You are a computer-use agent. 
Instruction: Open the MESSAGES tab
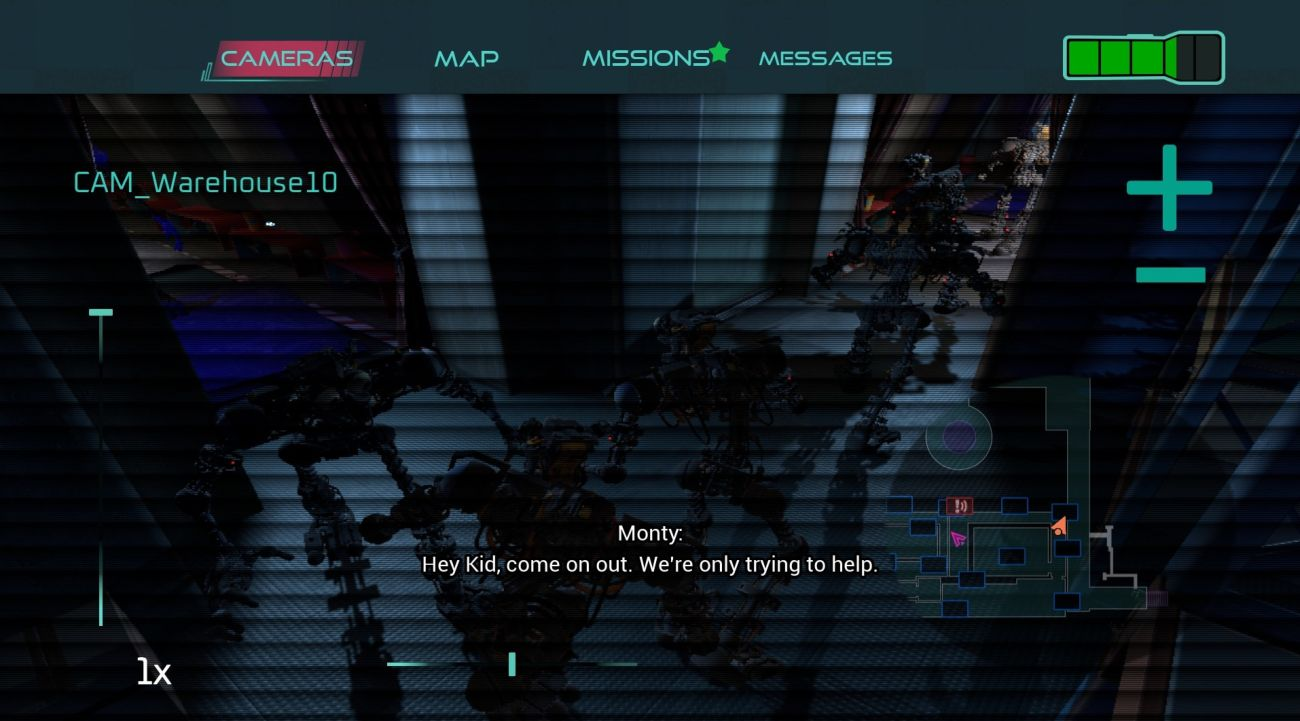click(x=825, y=57)
